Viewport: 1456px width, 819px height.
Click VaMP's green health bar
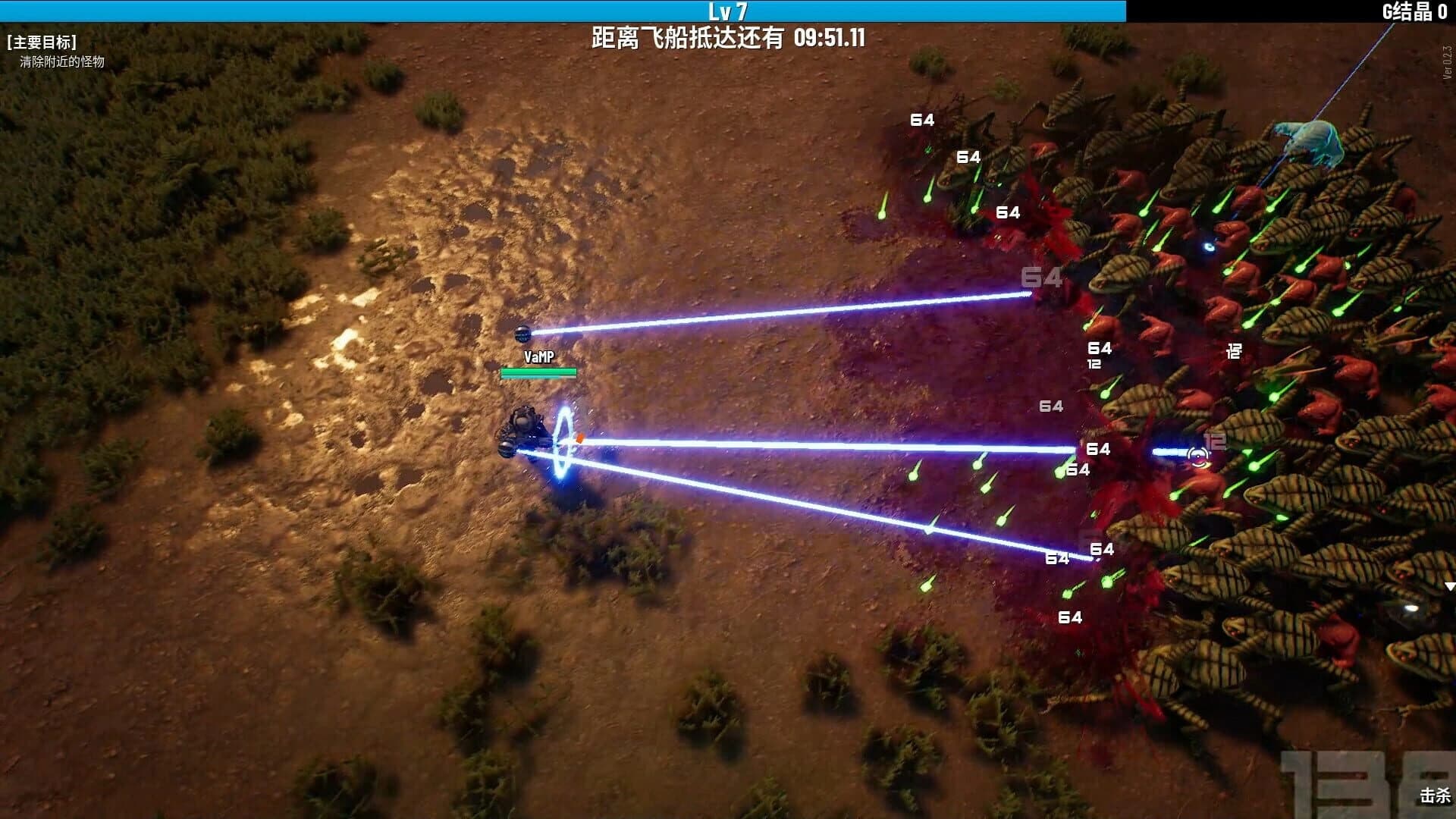[538, 372]
